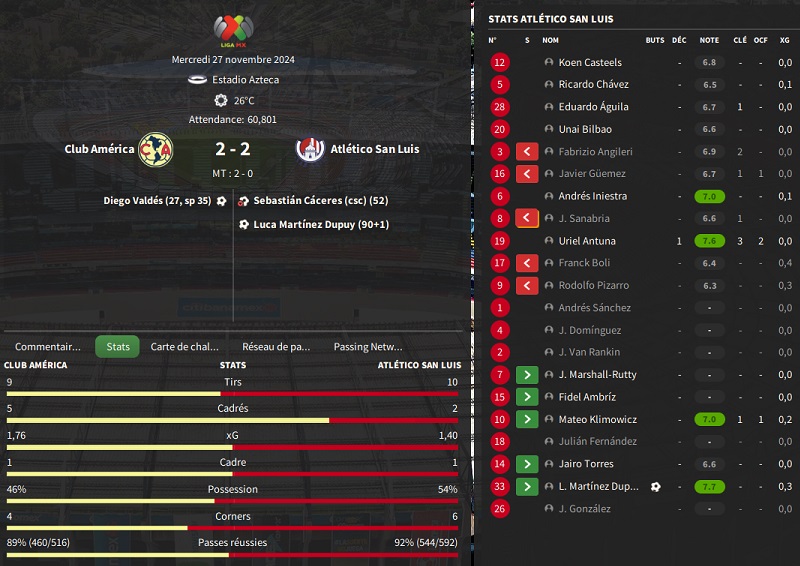Open the Carte de chaleur tab
This screenshot has width=800, height=566.
(184, 347)
